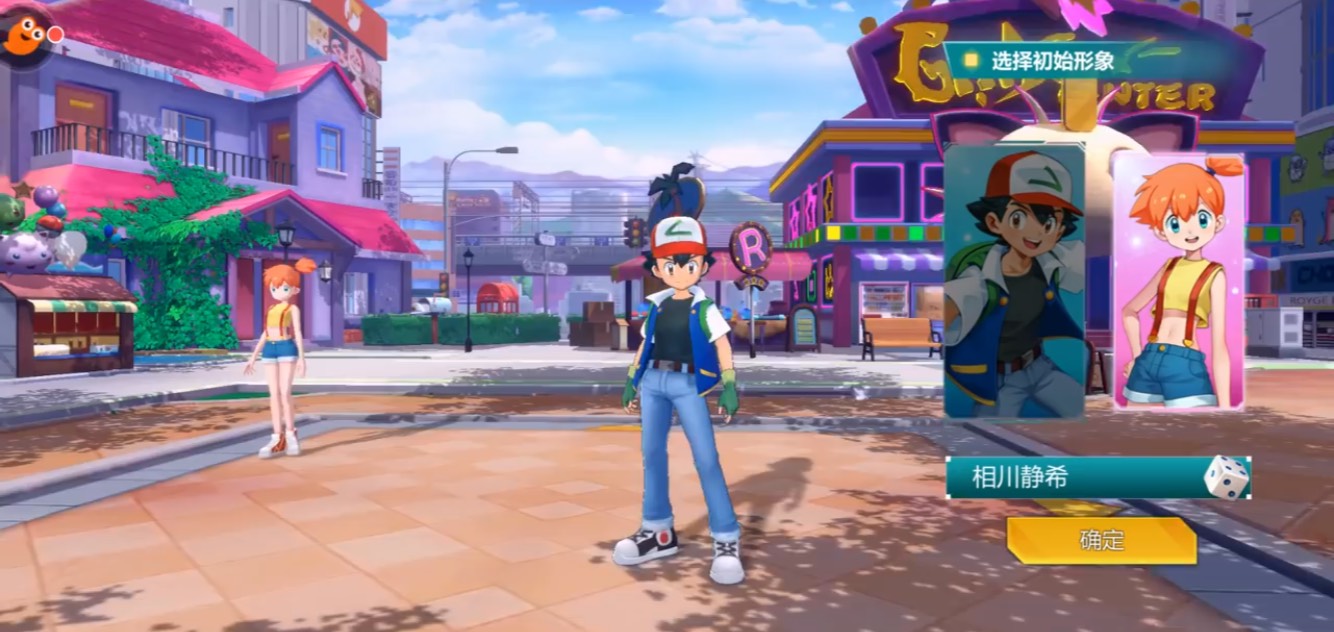
Task: Confirm selection with the yellow 确定 button
Action: pyautogui.click(x=1101, y=541)
